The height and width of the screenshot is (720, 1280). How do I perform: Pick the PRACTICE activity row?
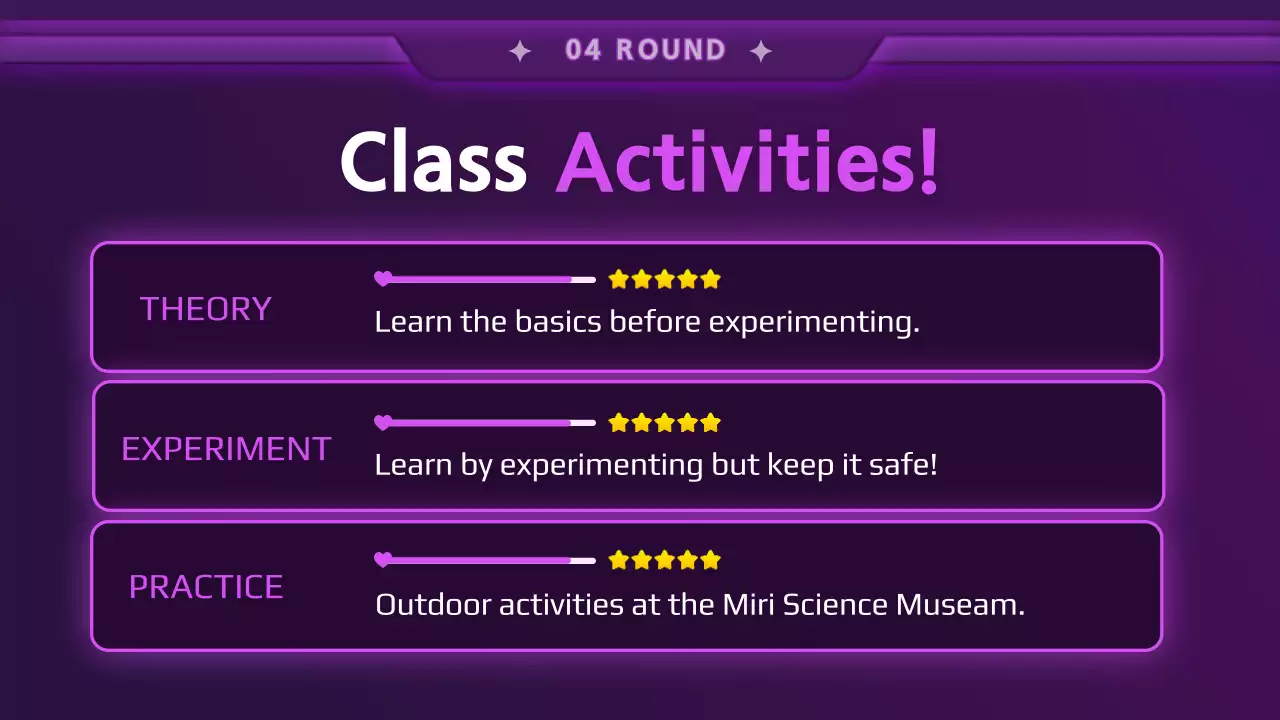(626, 586)
